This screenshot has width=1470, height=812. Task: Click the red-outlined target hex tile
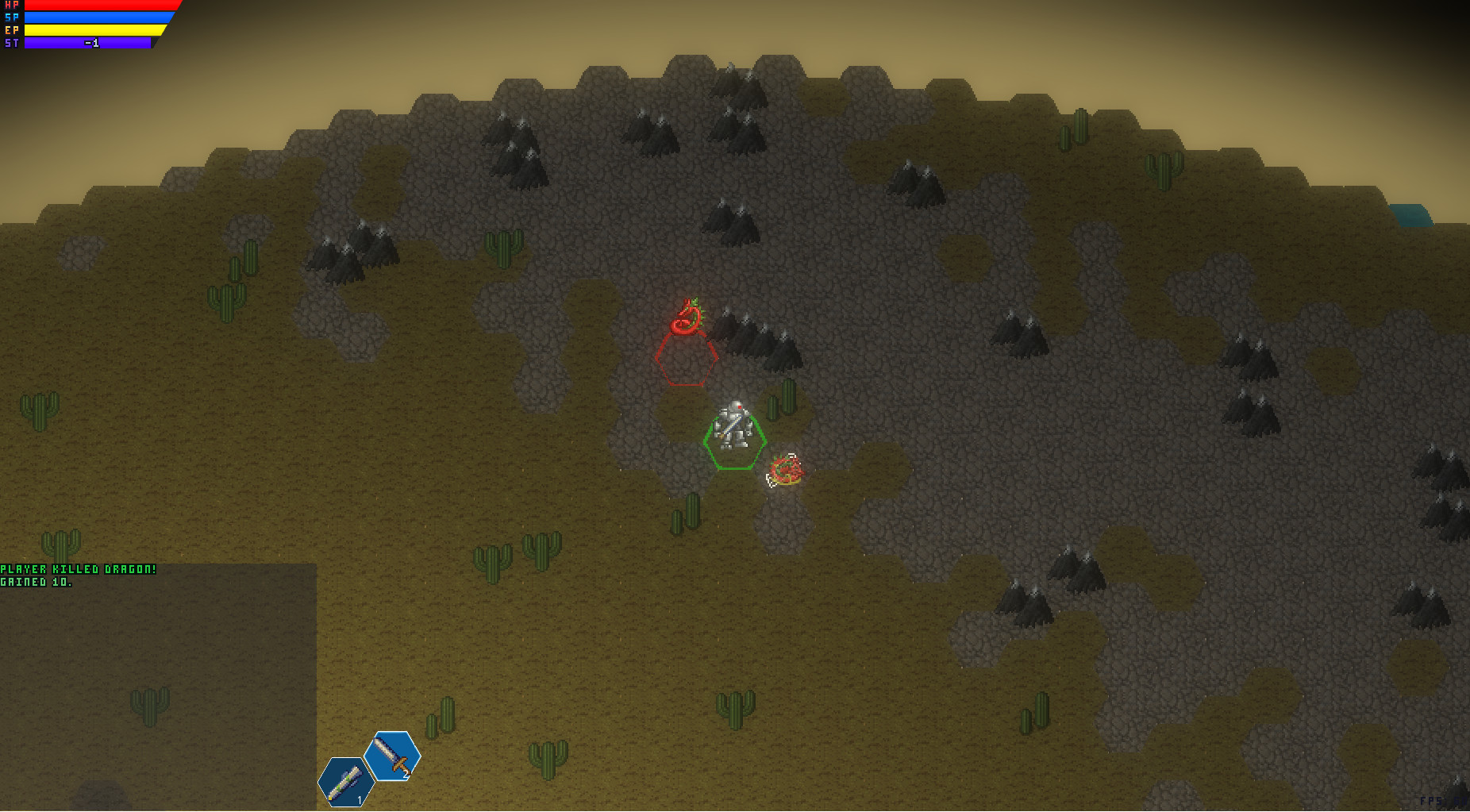point(687,359)
